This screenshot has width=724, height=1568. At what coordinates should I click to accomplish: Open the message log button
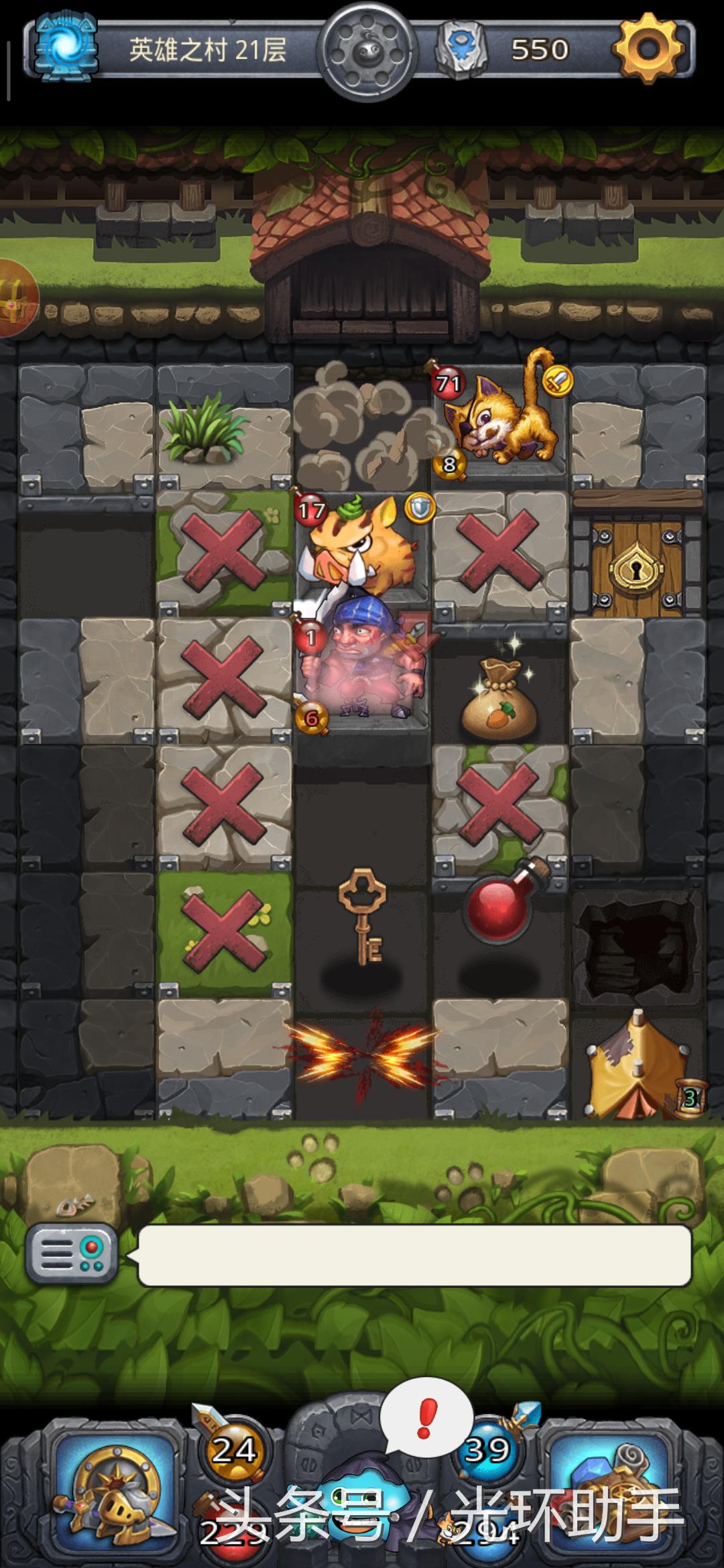point(72,1254)
